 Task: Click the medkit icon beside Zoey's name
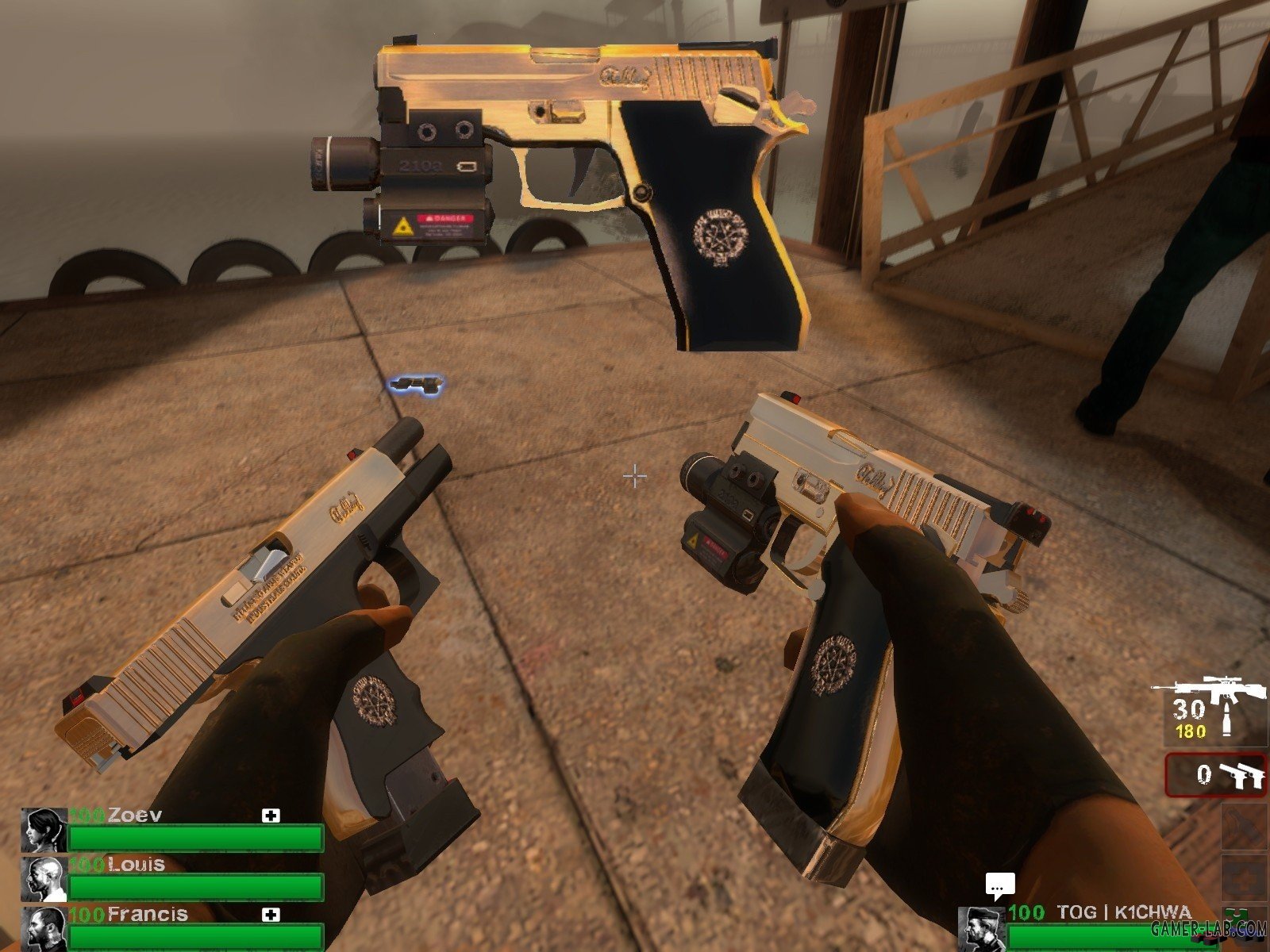click(271, 816)
